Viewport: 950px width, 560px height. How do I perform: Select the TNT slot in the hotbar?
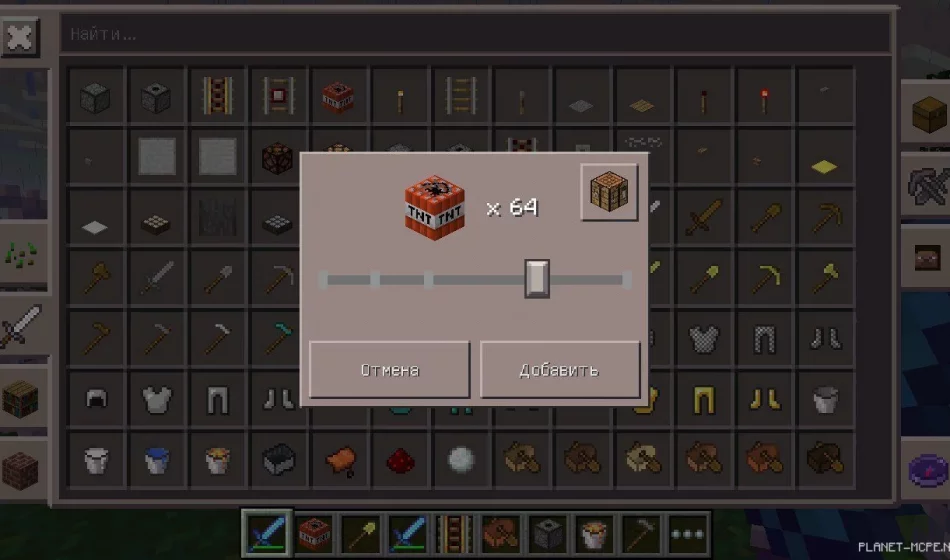click(315, 533)
